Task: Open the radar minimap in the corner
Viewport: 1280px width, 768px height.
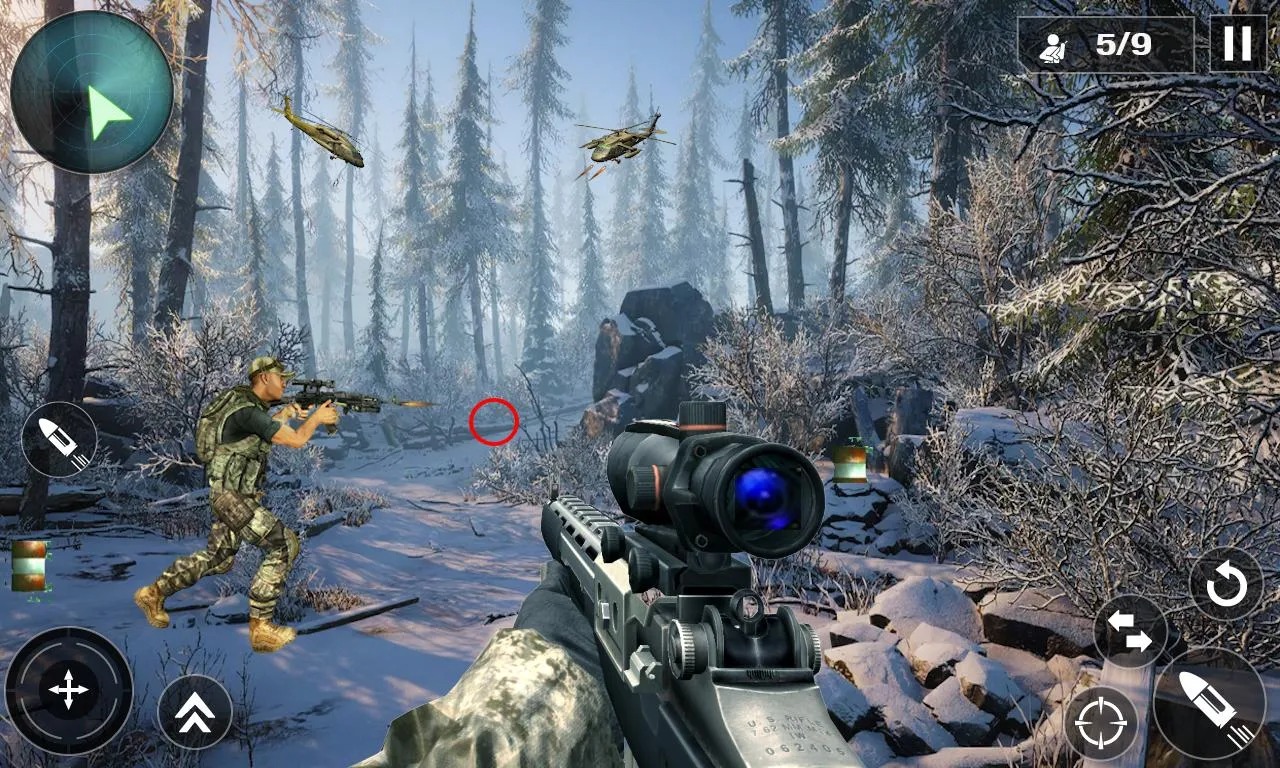Action: (x=93, y=90)
